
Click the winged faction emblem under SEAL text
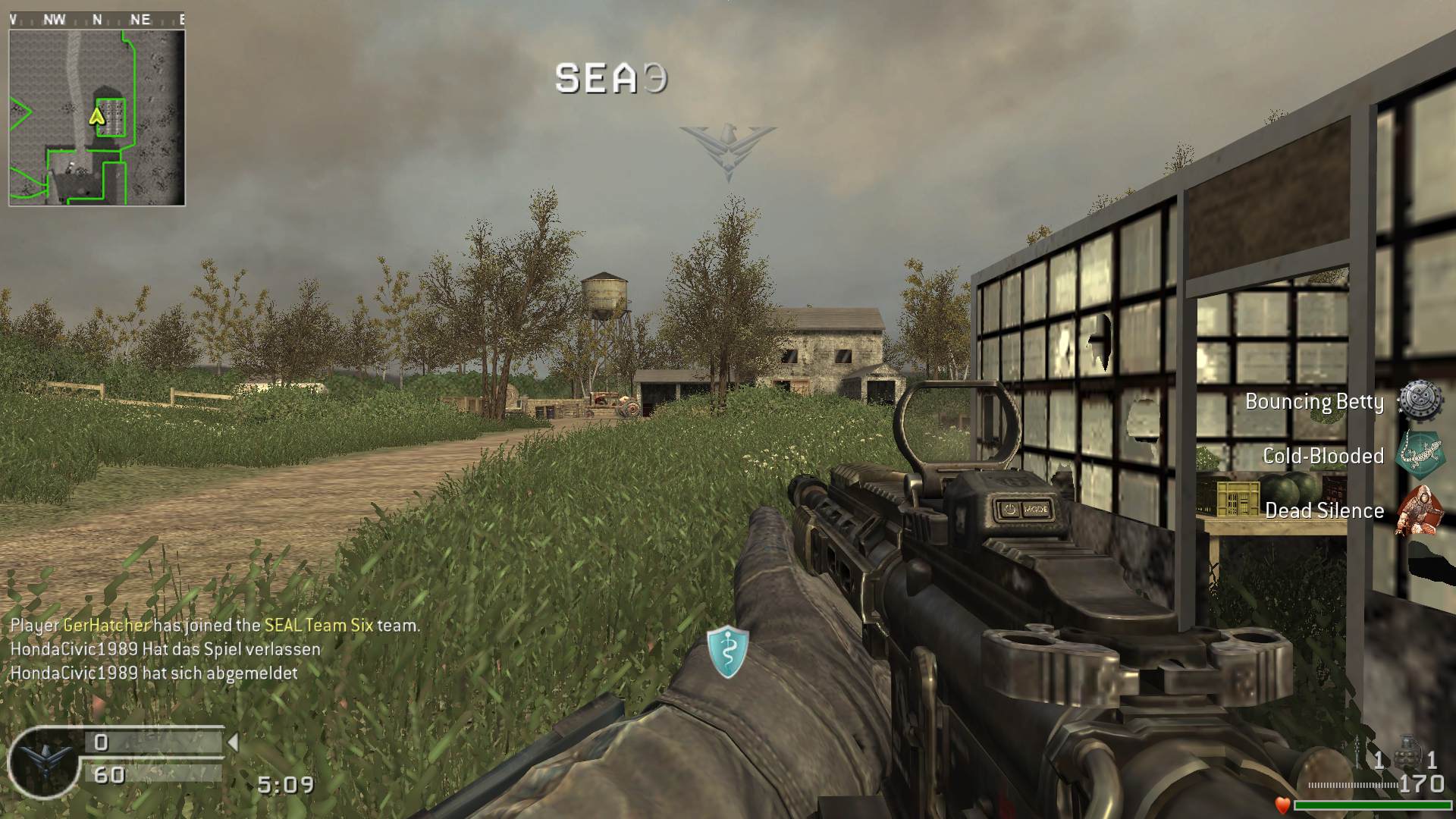point(728,150)
